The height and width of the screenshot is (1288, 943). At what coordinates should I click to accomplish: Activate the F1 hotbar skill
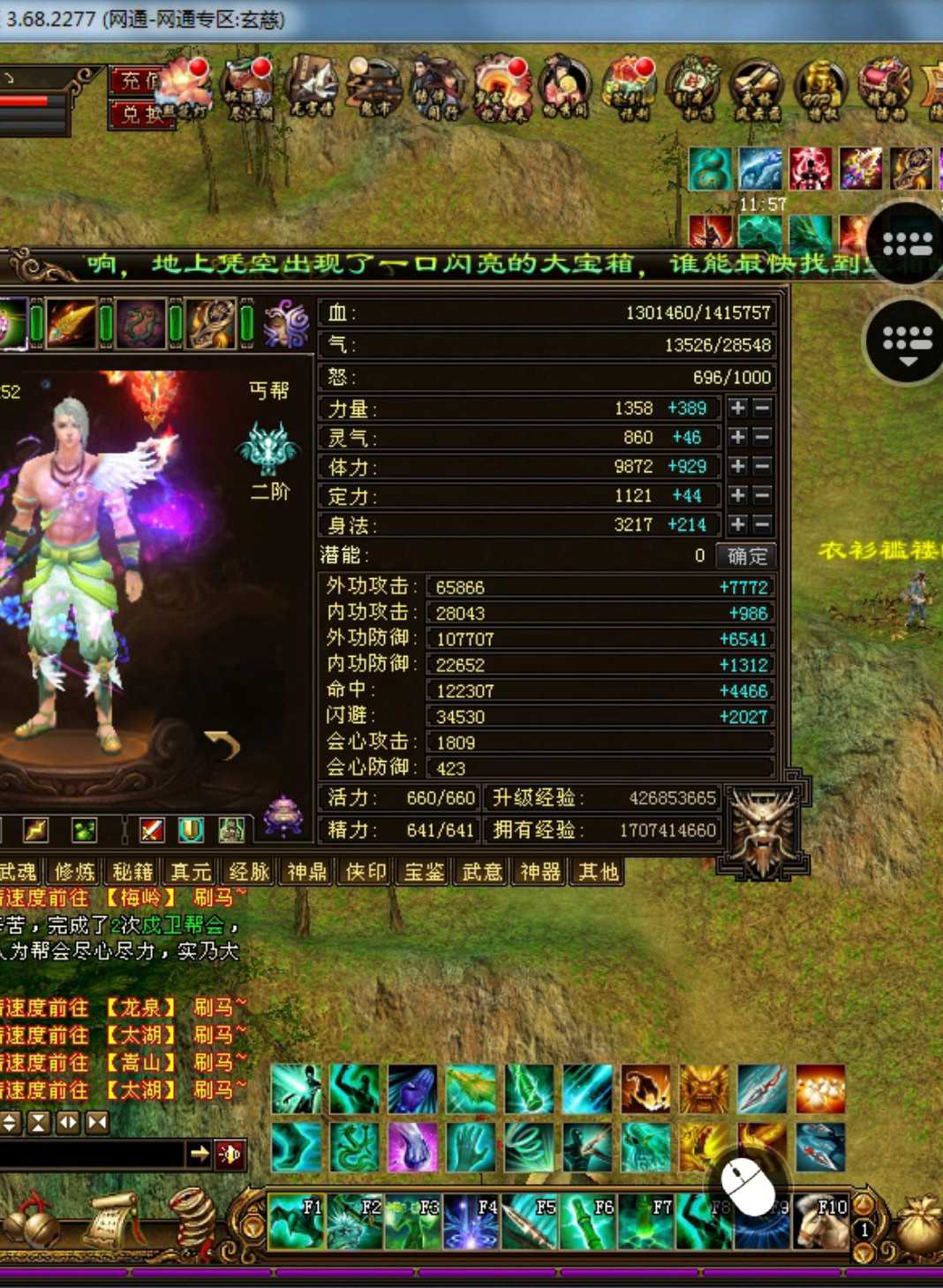point(295,1223)
